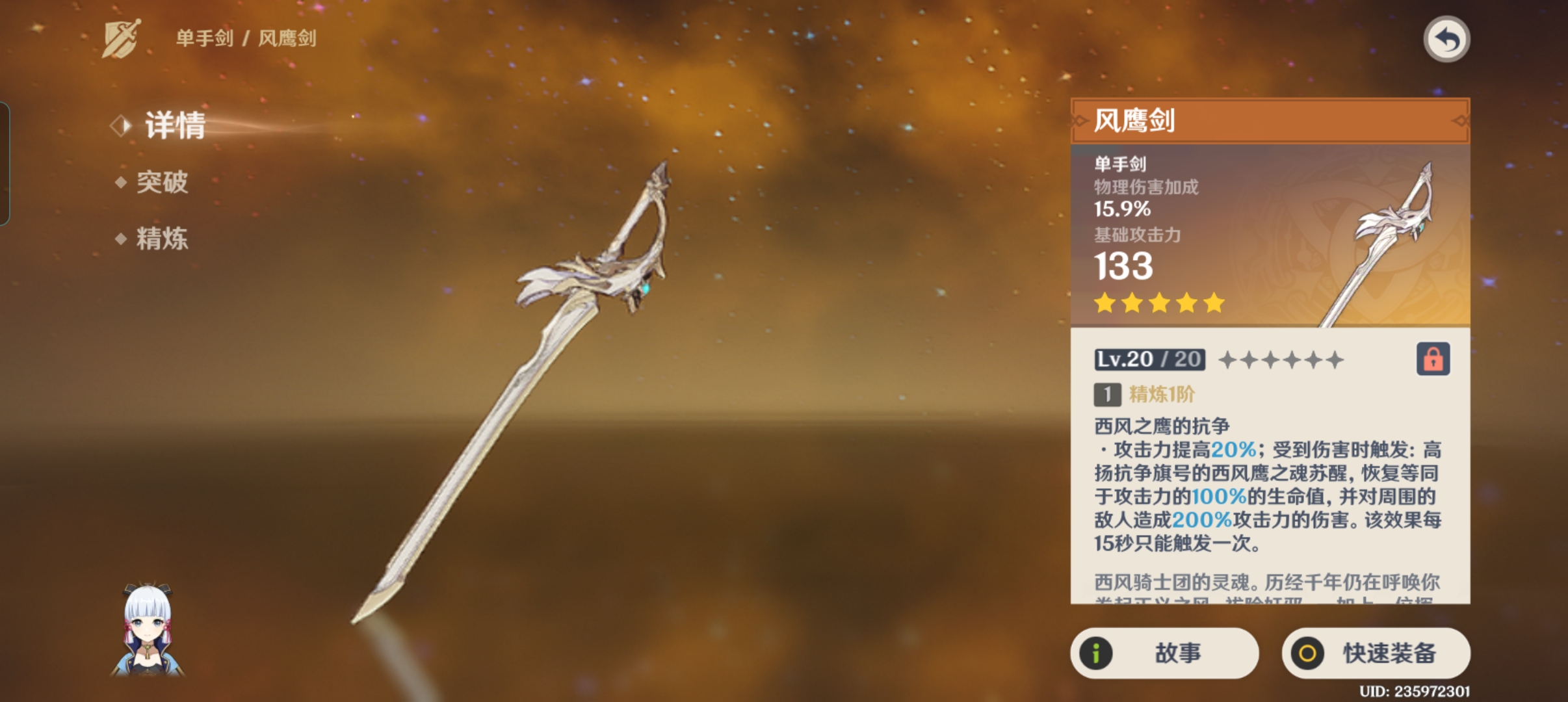This screenshot has height=702, width=1568.
Task: Click the sword emblem icon in header
Action: 122,38
